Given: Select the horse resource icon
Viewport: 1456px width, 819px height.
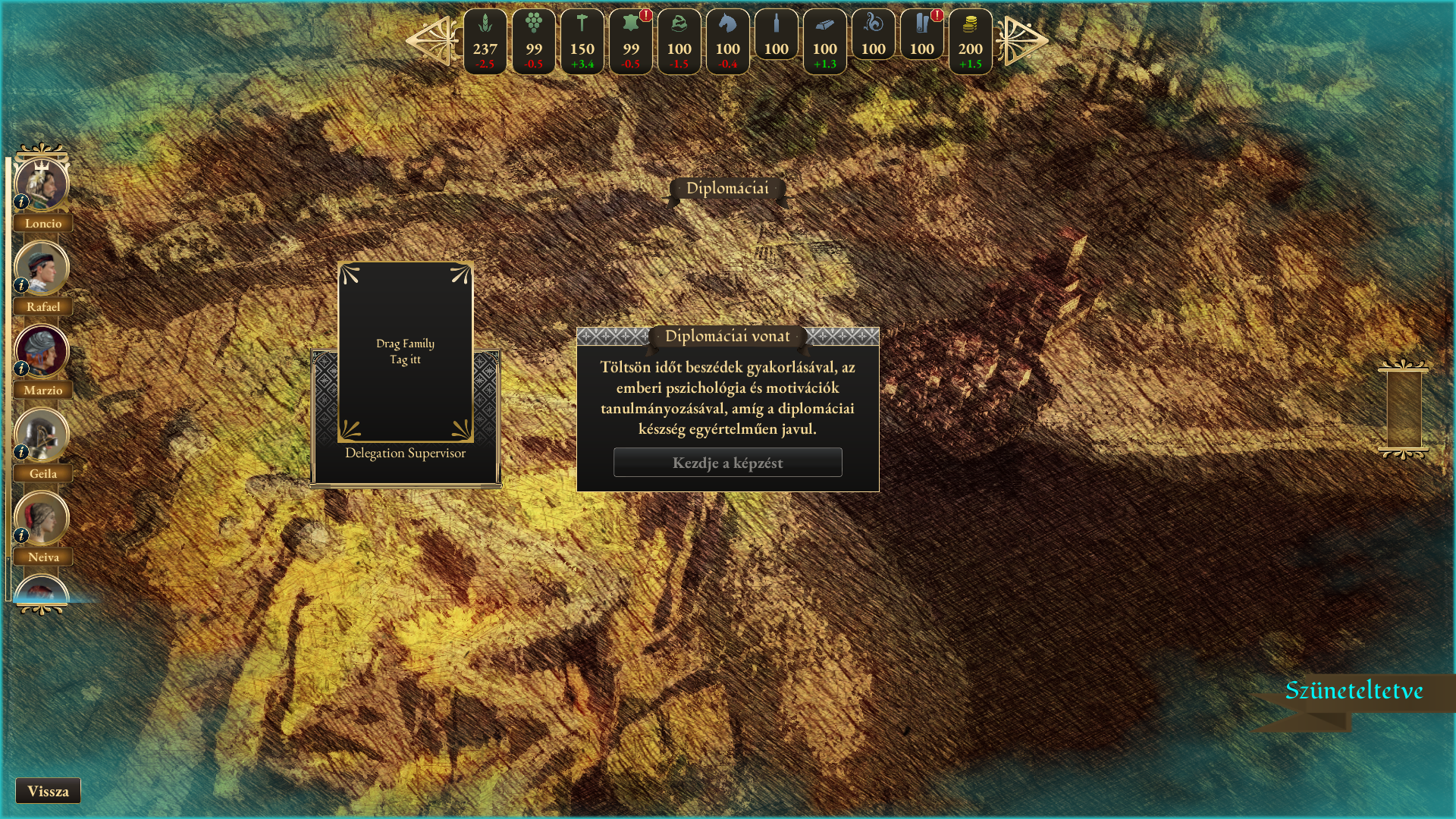Looking at the screenshot, I should coord(728,41).
